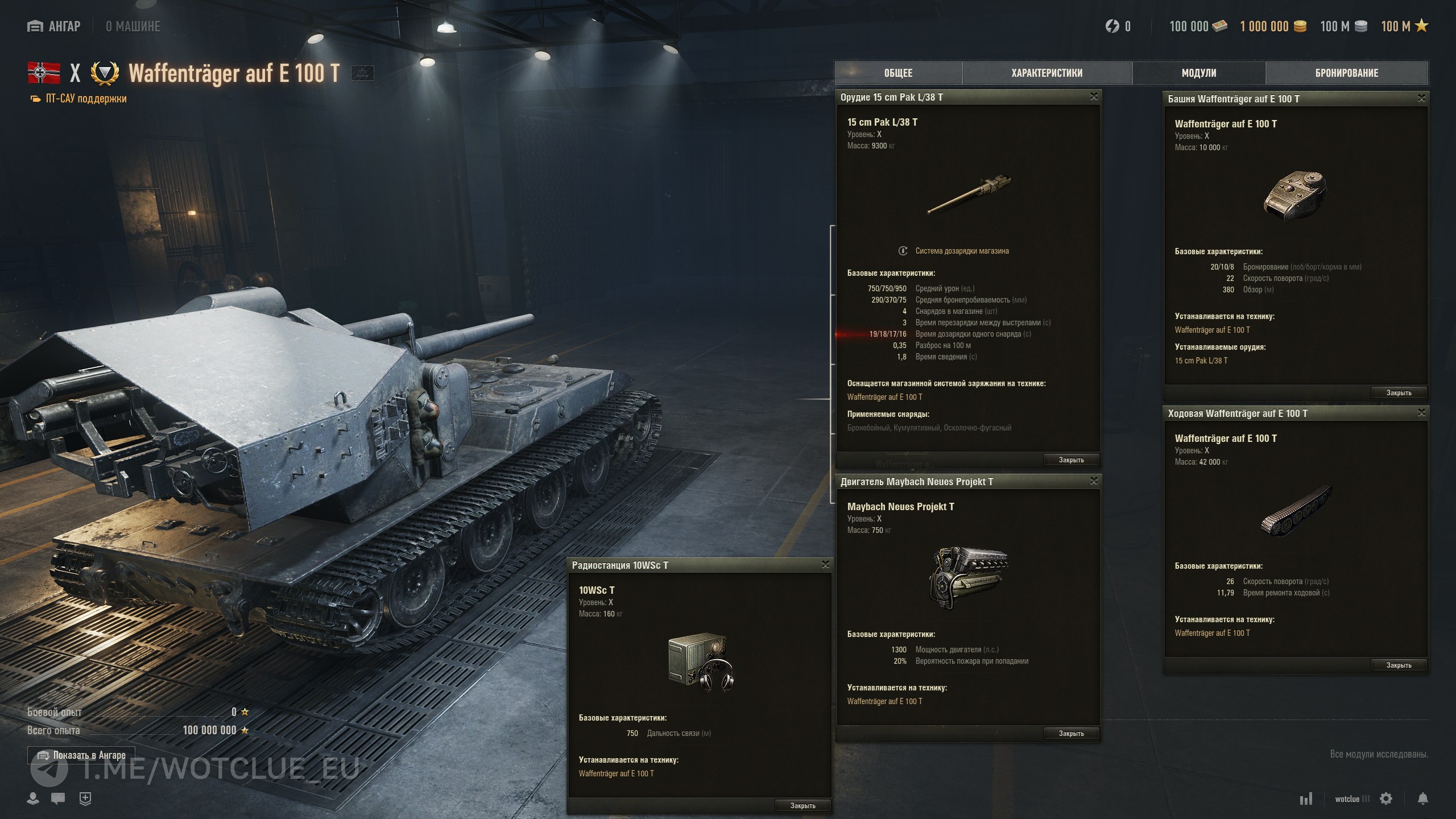Click the vehicle comparison icon beside tank name
This screenshot has width=1456, height=819.
[x=362, y=73]
